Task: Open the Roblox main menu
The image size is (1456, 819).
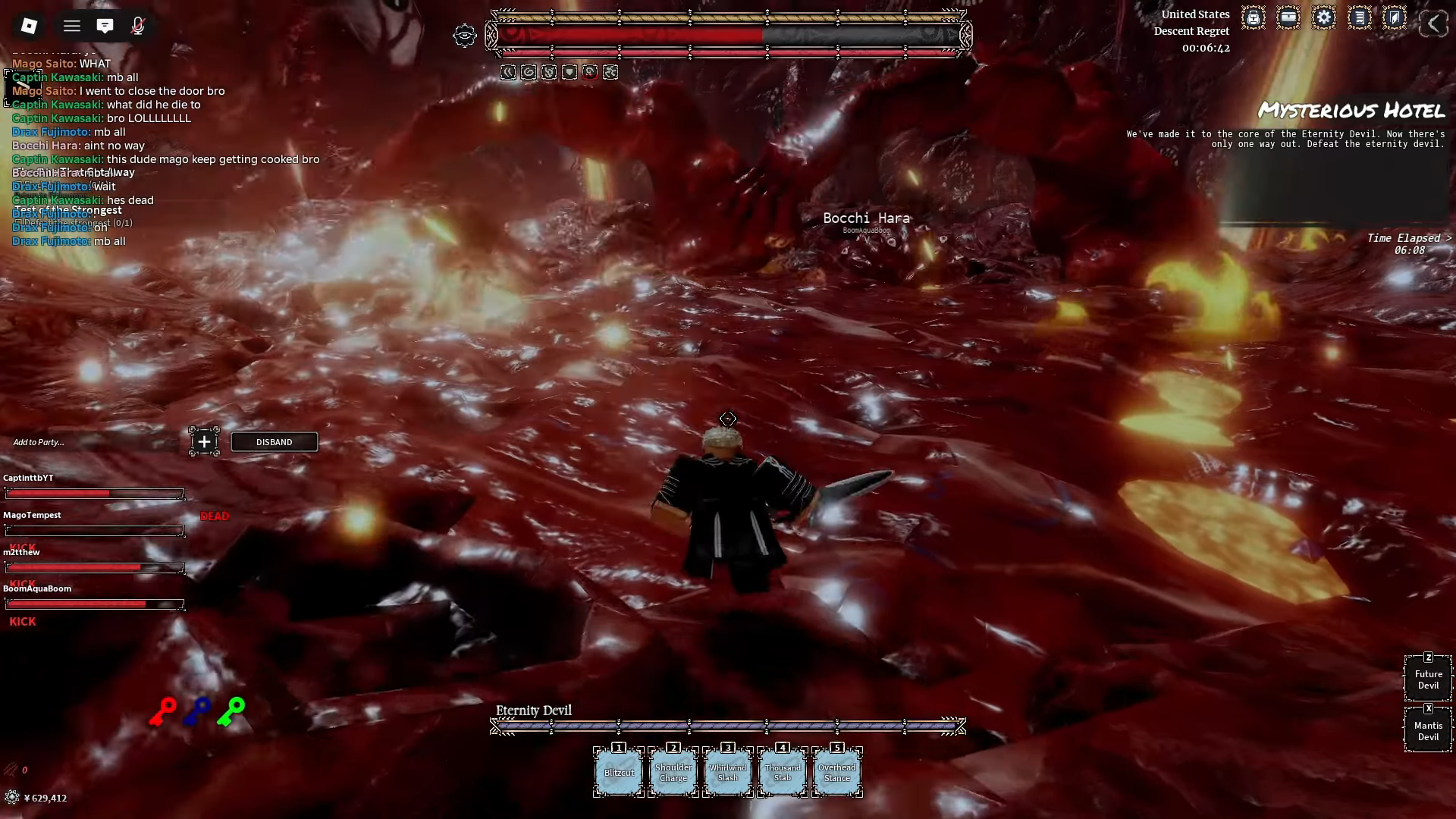Action: [29, 26]
